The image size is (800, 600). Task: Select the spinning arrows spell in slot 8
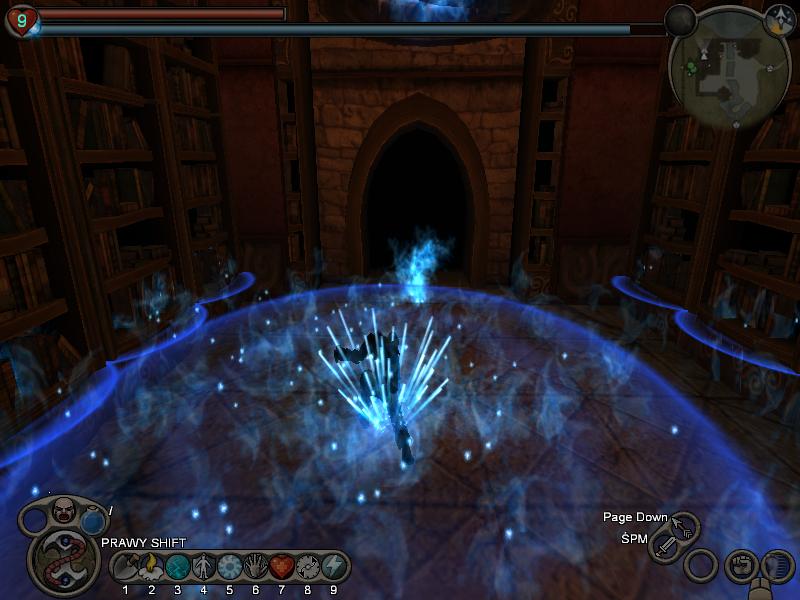click(x=307, y=566)
